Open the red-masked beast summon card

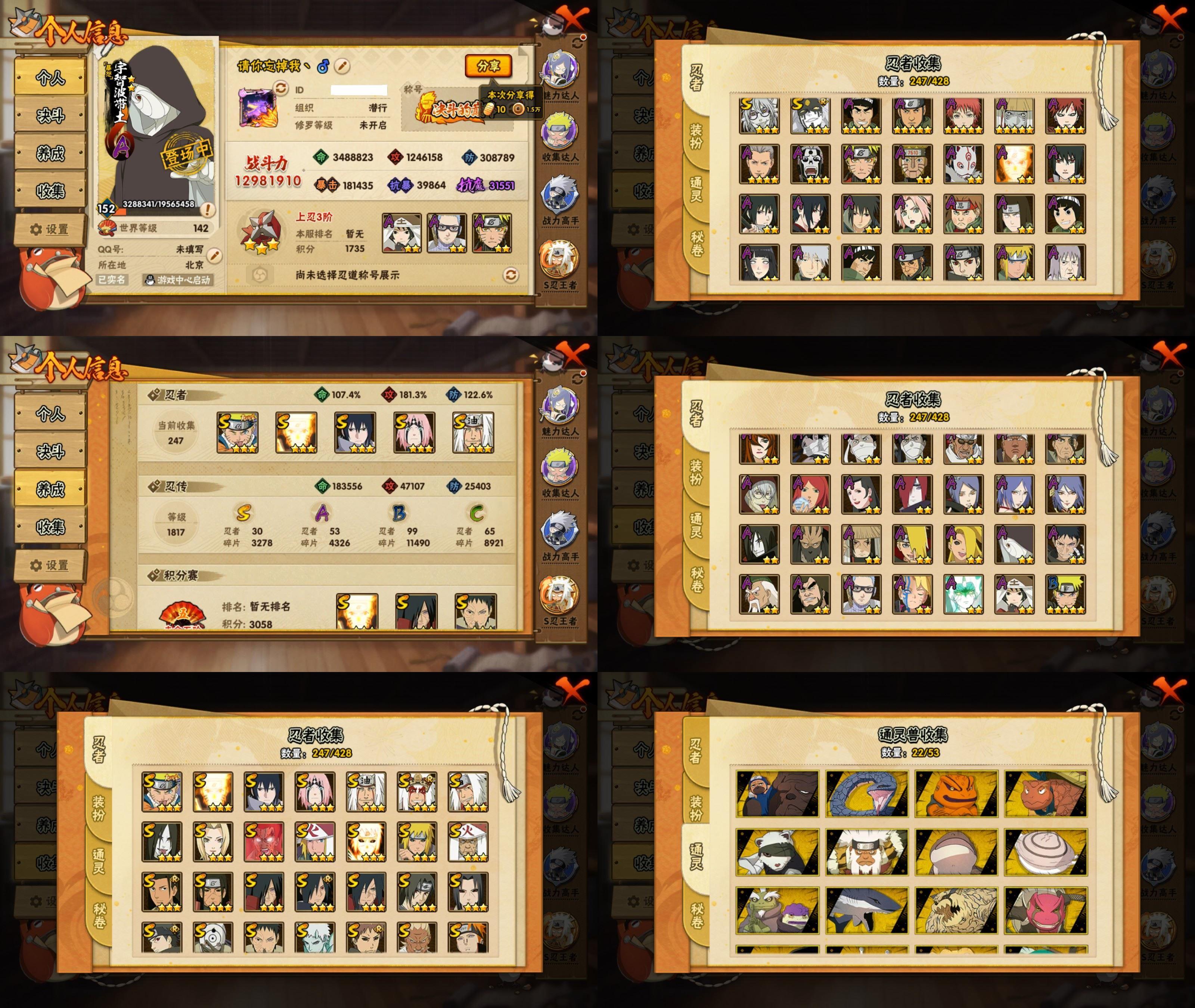(x=1046, y=910)
